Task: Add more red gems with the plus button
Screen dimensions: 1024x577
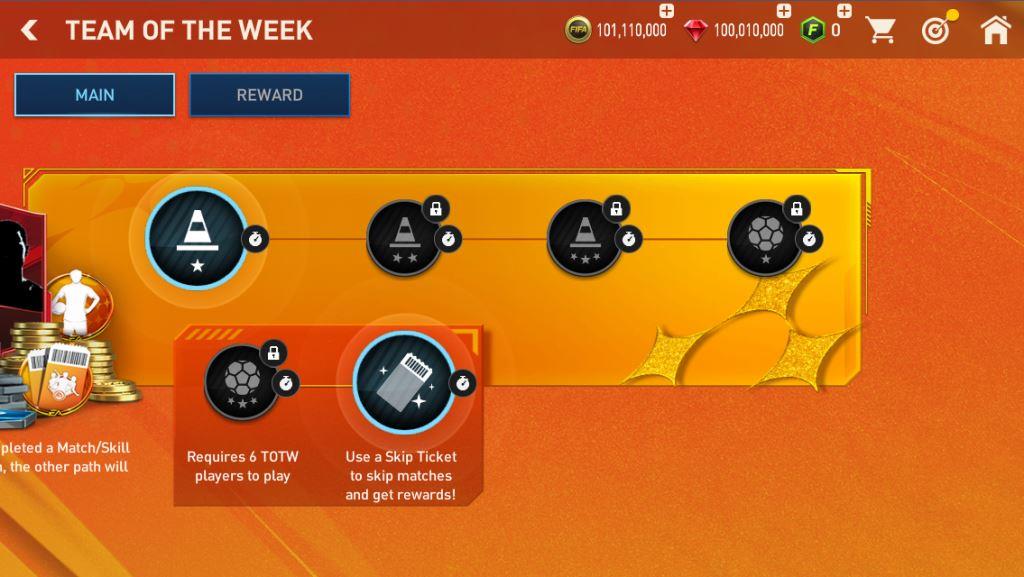Action: click(784, 12)
